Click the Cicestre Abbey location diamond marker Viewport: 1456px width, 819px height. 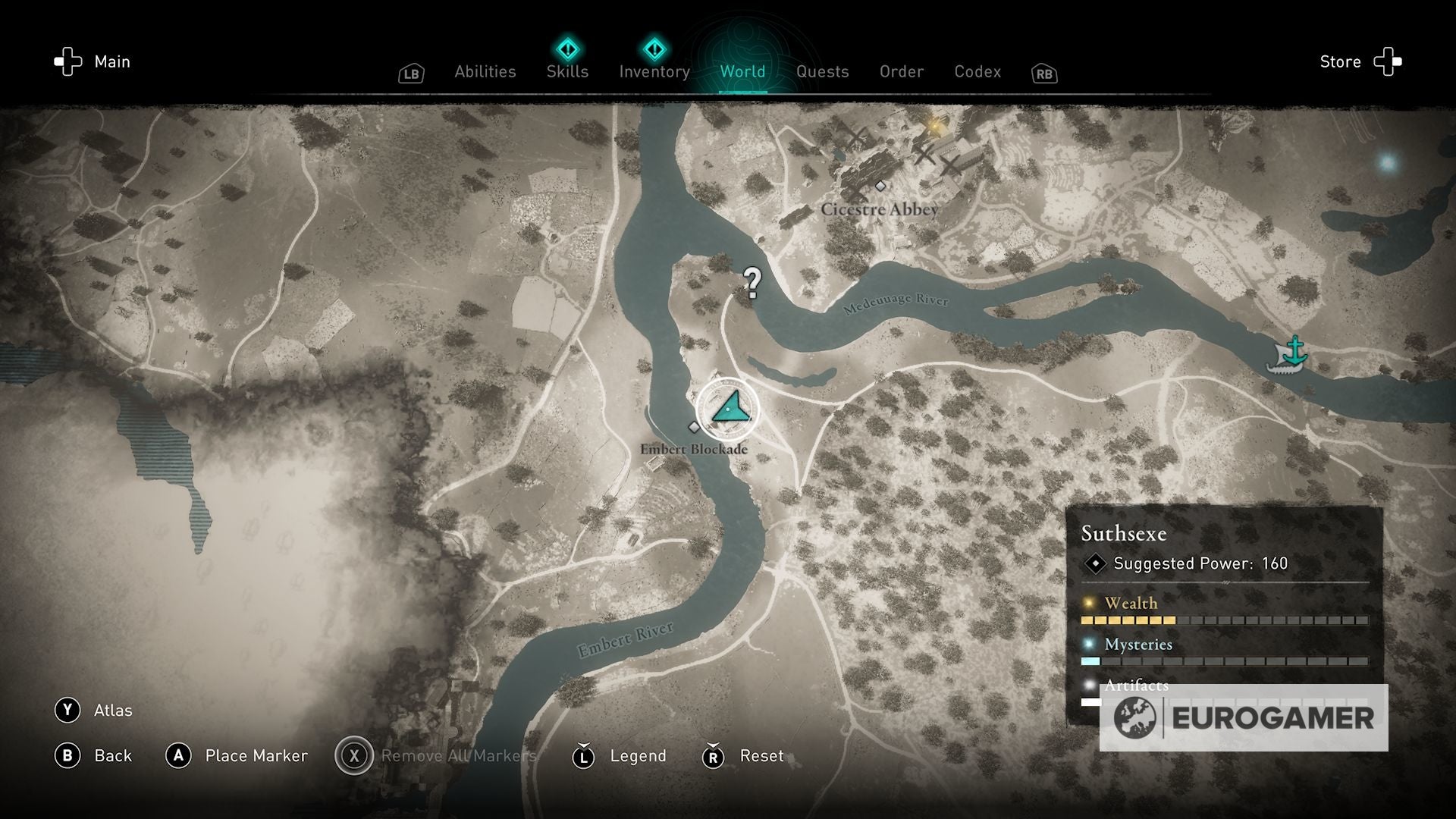click(x=881, y=187)
